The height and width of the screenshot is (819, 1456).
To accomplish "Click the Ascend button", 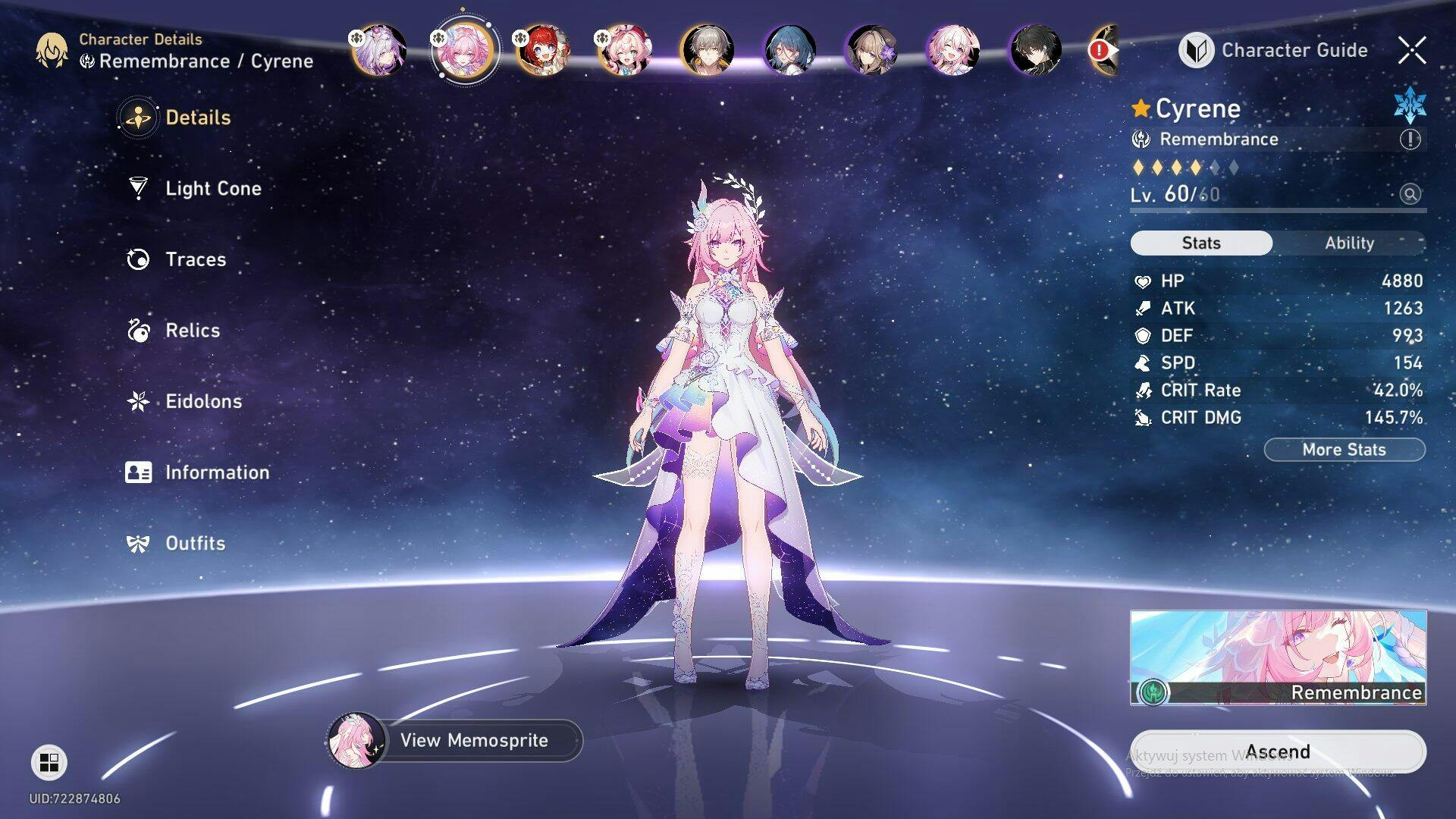I will point(1278,752).
